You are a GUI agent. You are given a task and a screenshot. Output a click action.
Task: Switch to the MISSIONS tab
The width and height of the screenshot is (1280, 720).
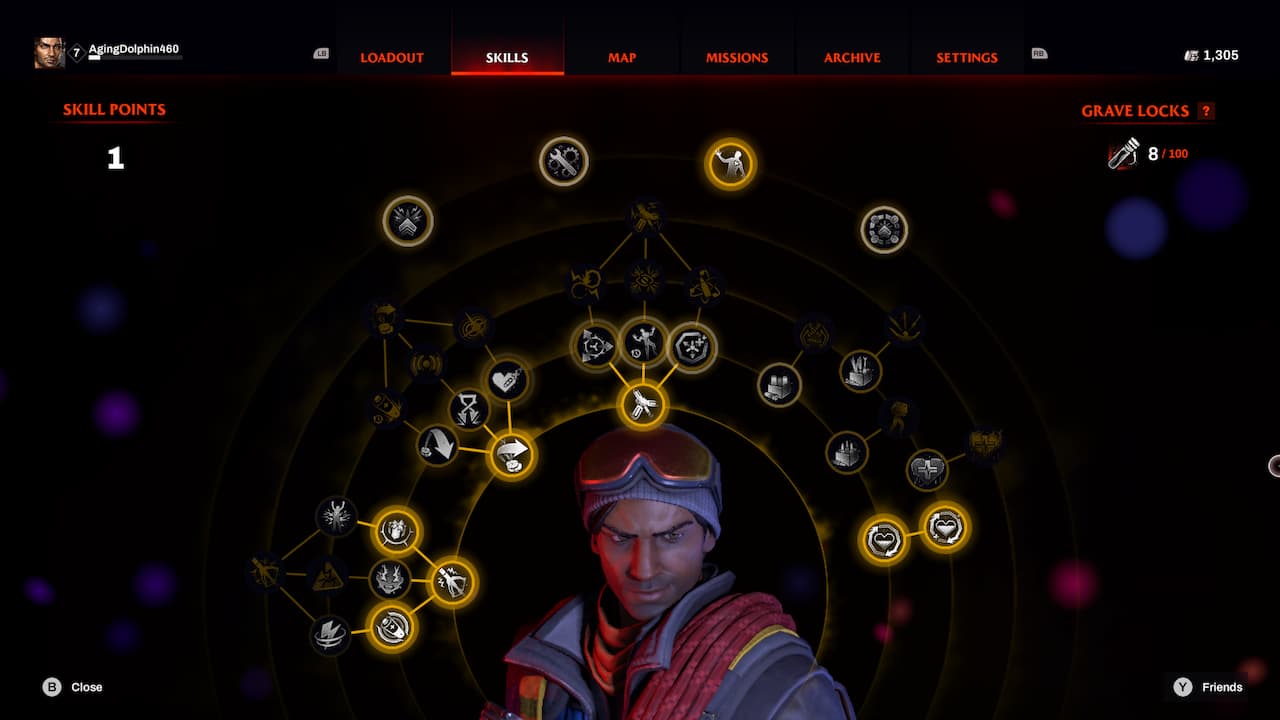click(x=737, y=57)
